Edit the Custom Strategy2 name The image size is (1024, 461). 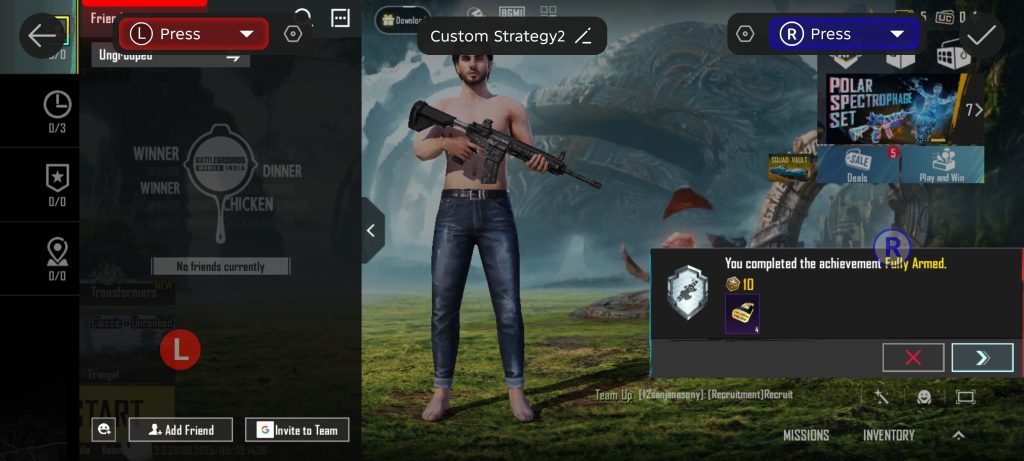point(584,37)
